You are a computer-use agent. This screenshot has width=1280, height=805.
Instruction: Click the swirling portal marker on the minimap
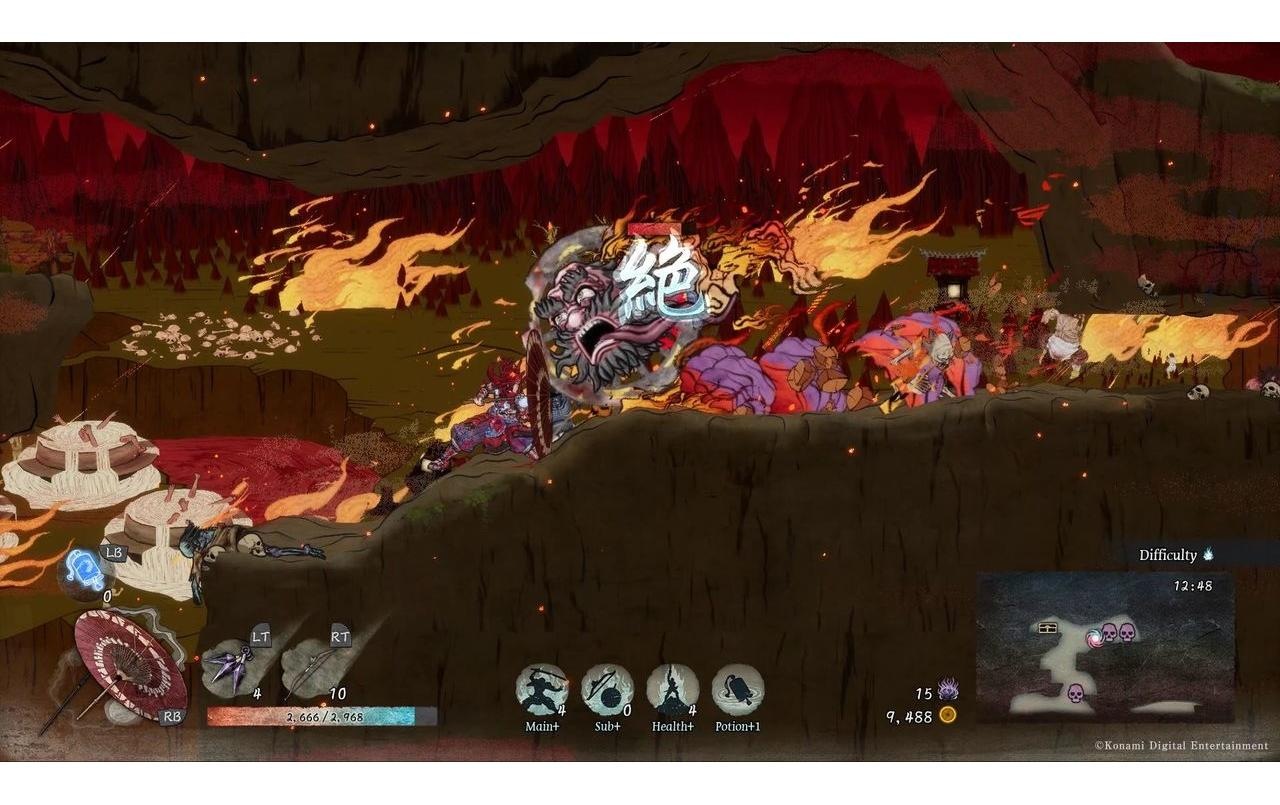(1095, 638)
